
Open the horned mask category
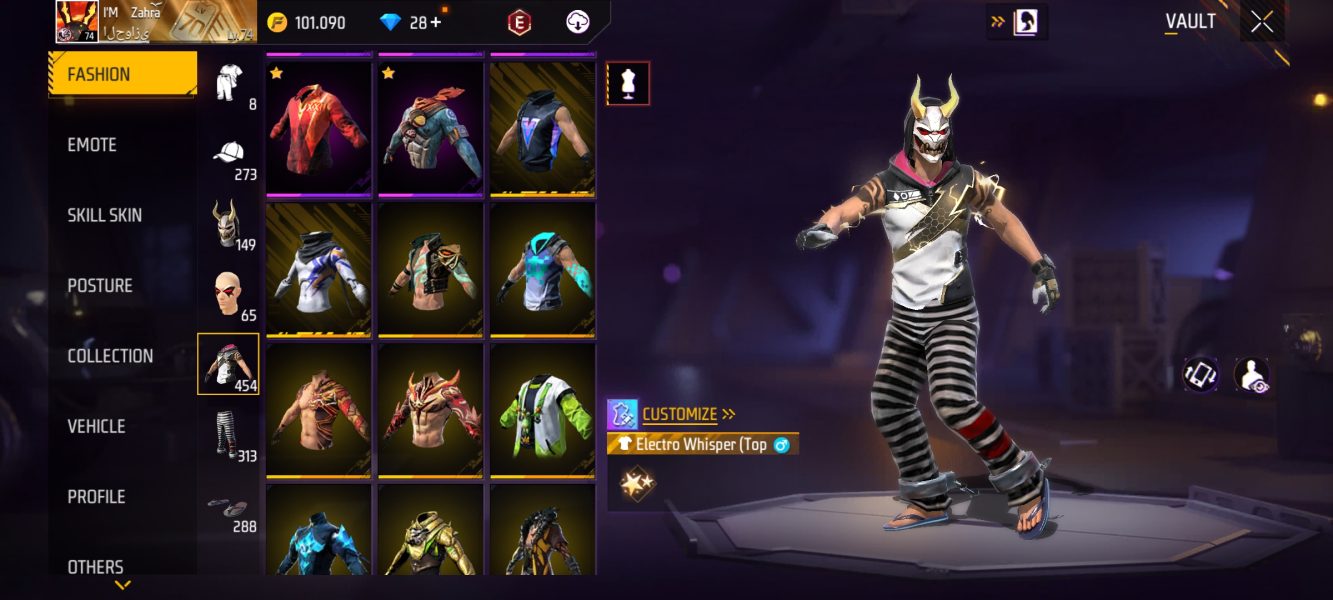coord(228,223)
